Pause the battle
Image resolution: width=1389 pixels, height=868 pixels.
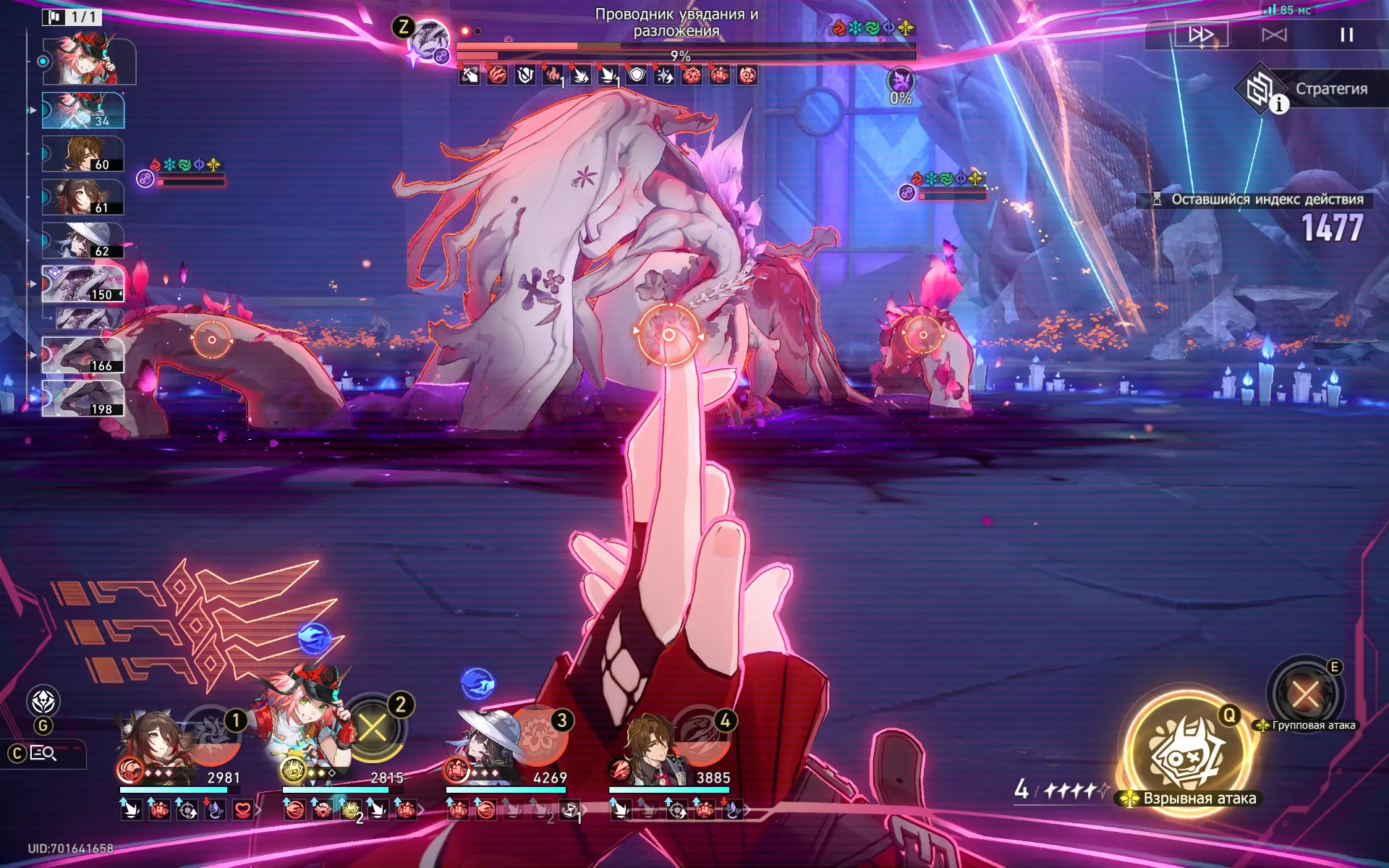[x=1346, y=35]
